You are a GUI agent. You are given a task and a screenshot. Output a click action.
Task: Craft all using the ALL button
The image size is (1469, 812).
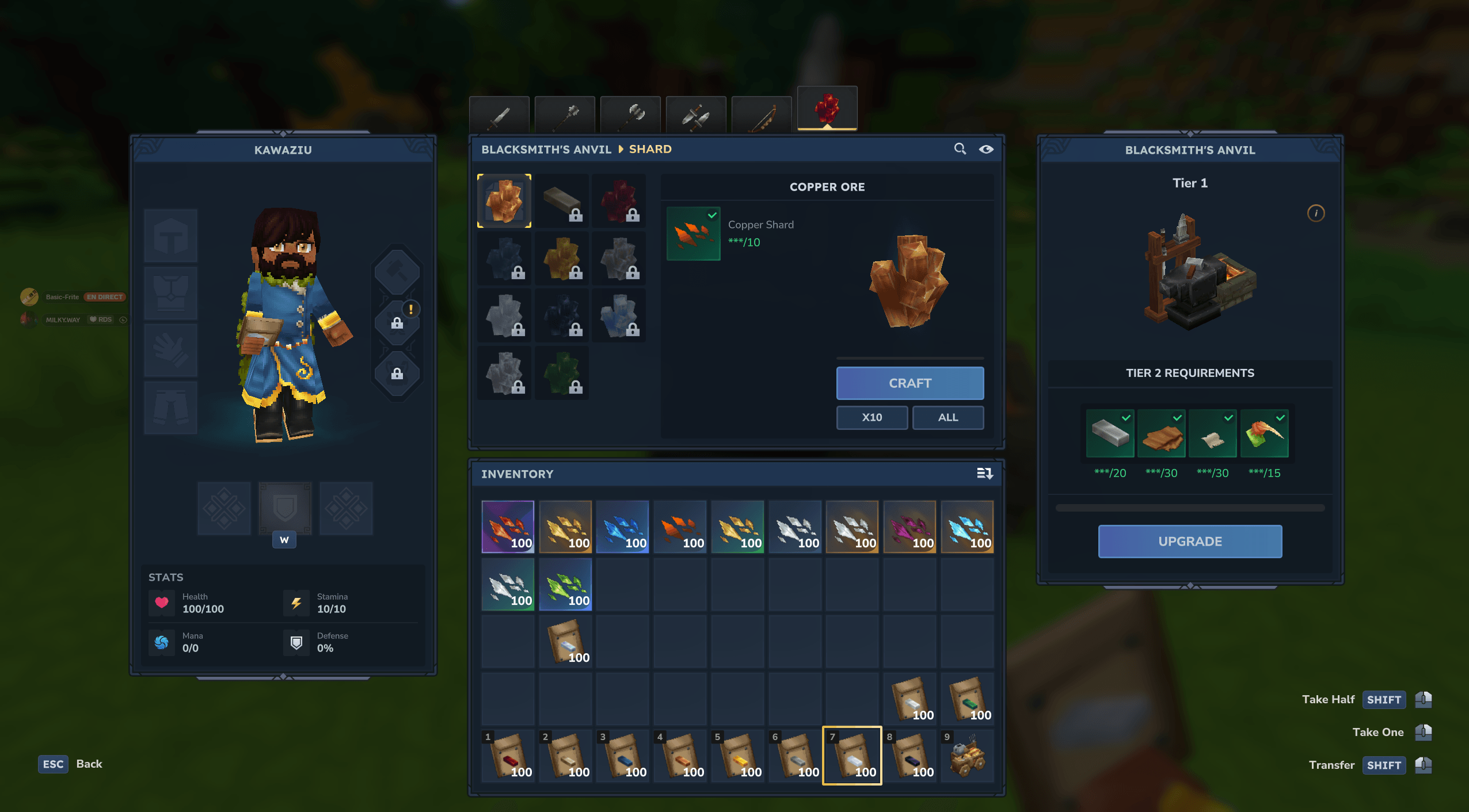point(947,417)
